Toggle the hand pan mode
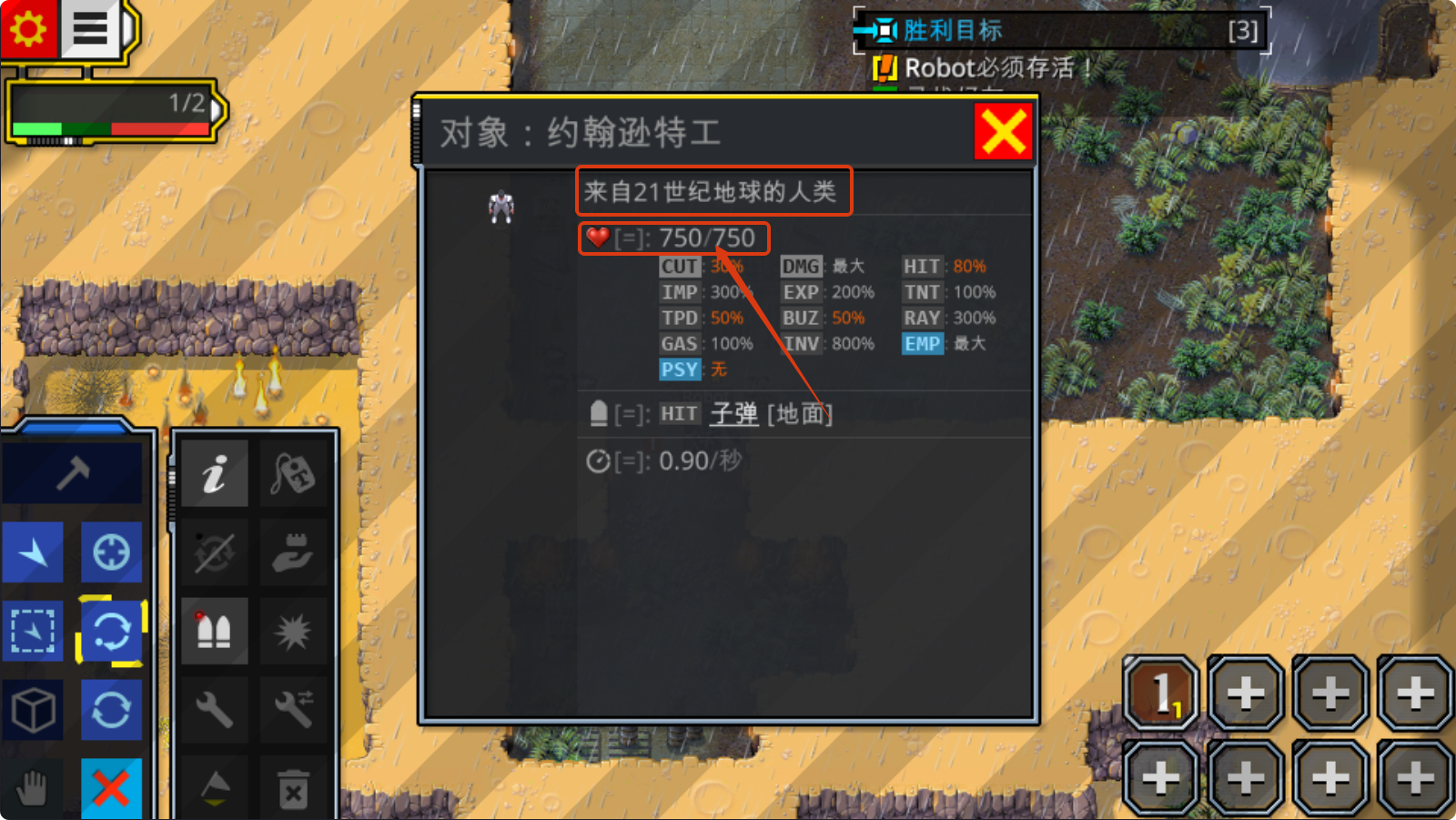 33,787
